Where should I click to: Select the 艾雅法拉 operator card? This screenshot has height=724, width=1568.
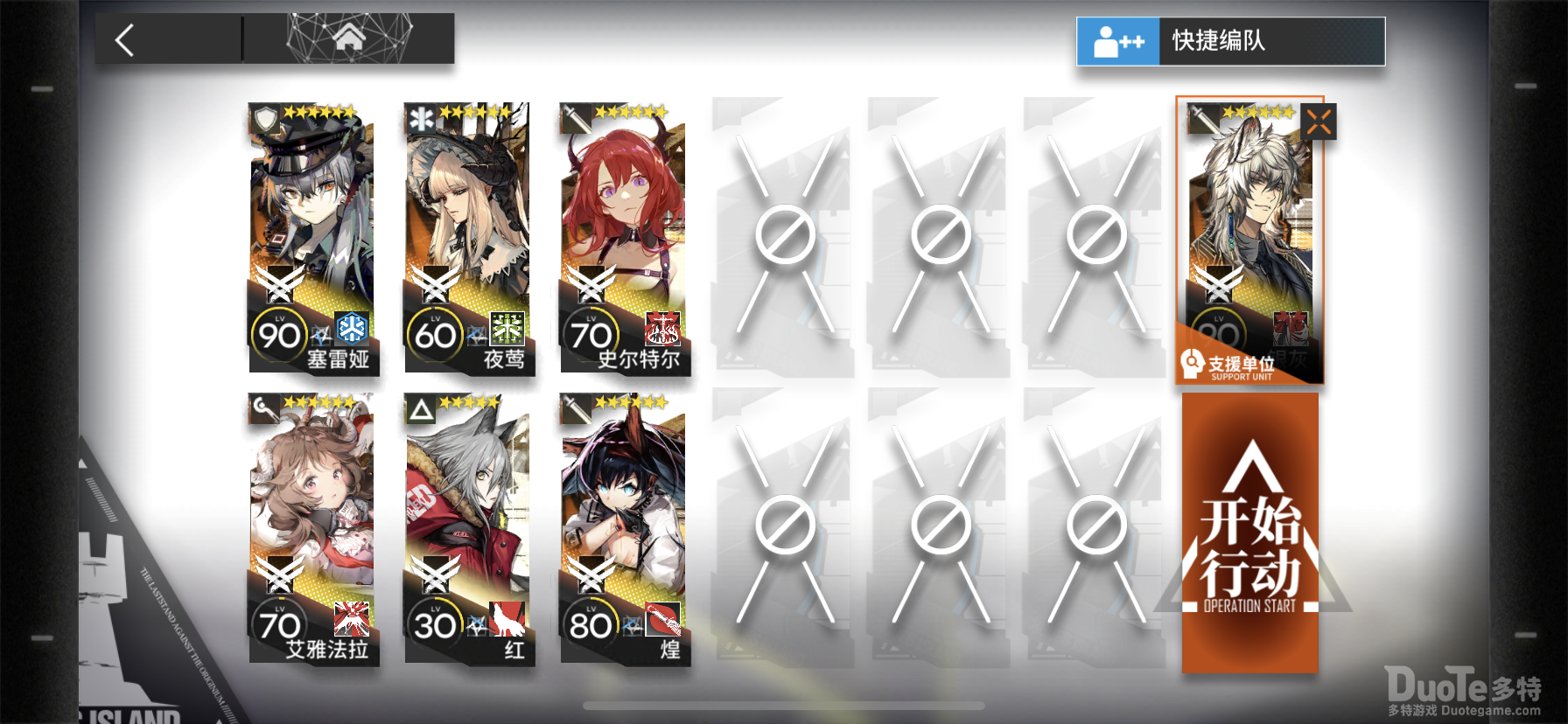(312, 529)
